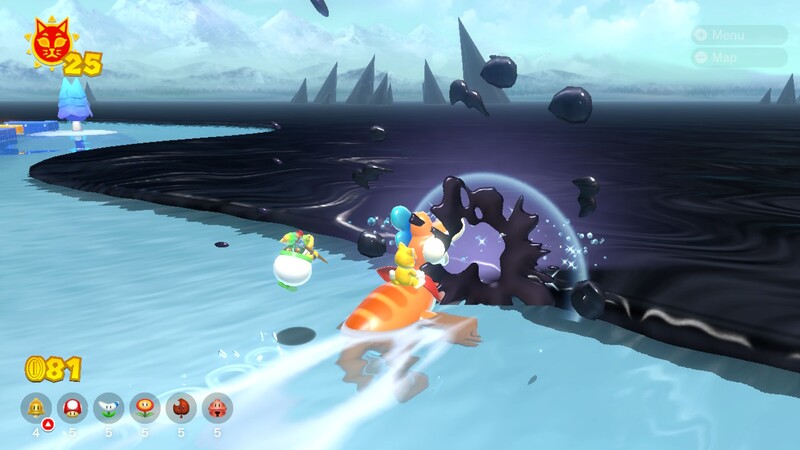Select the Super Leaf item slot
Viewport: 800px width, 450px height.
coord(181,407)
